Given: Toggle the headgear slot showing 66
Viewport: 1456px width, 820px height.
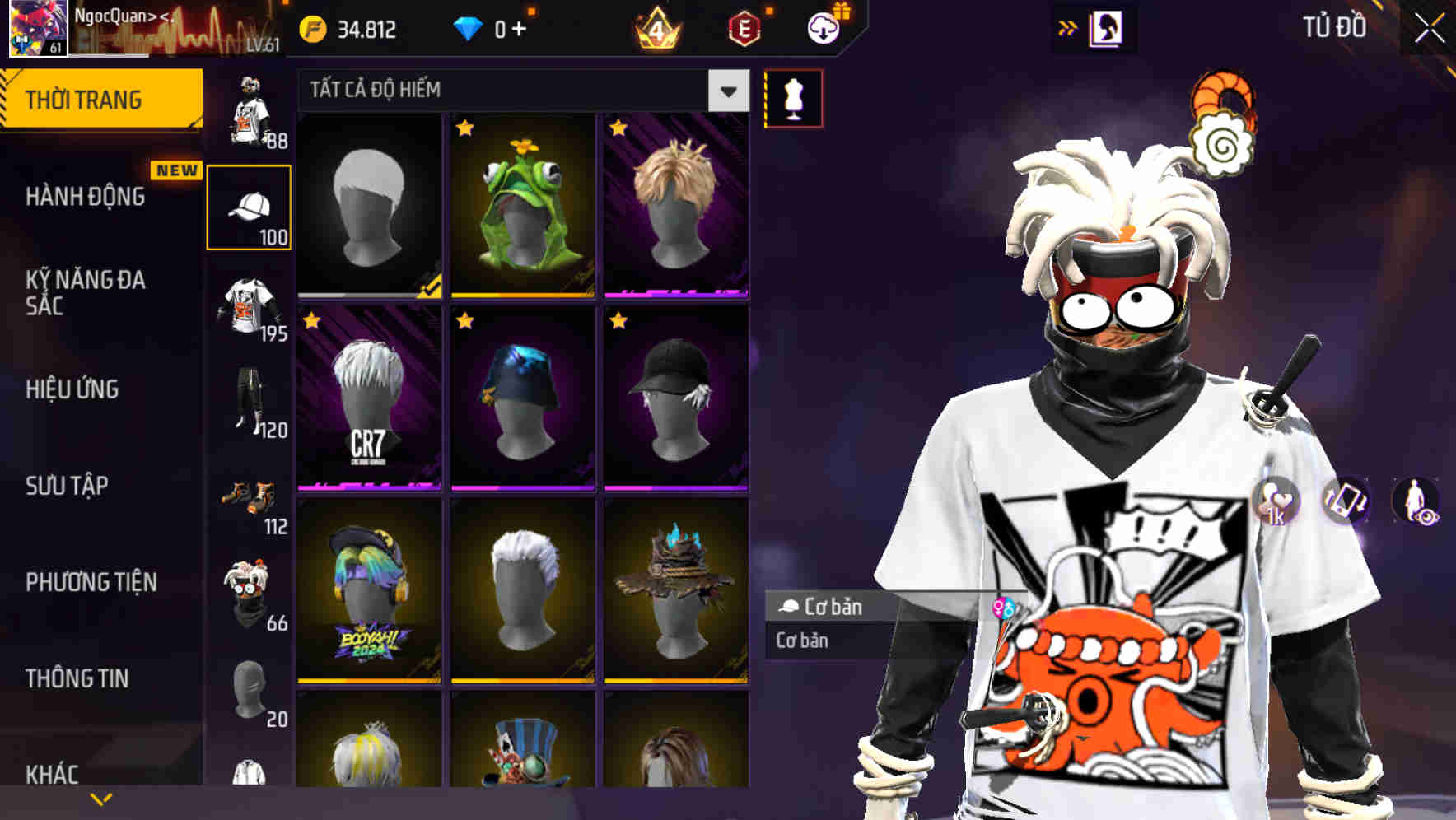Looking at the screenshot, I should pos(247,594).
